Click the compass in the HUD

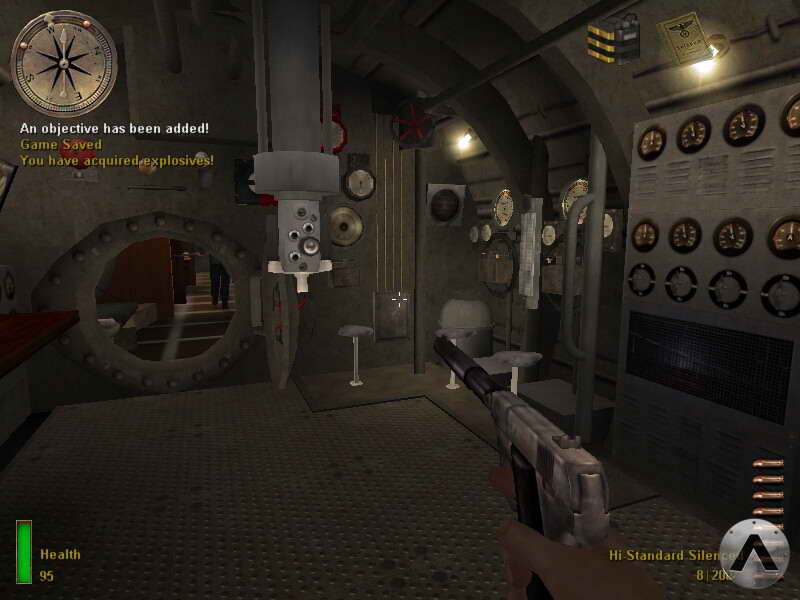pyautogui.click(x=63, y=63)
